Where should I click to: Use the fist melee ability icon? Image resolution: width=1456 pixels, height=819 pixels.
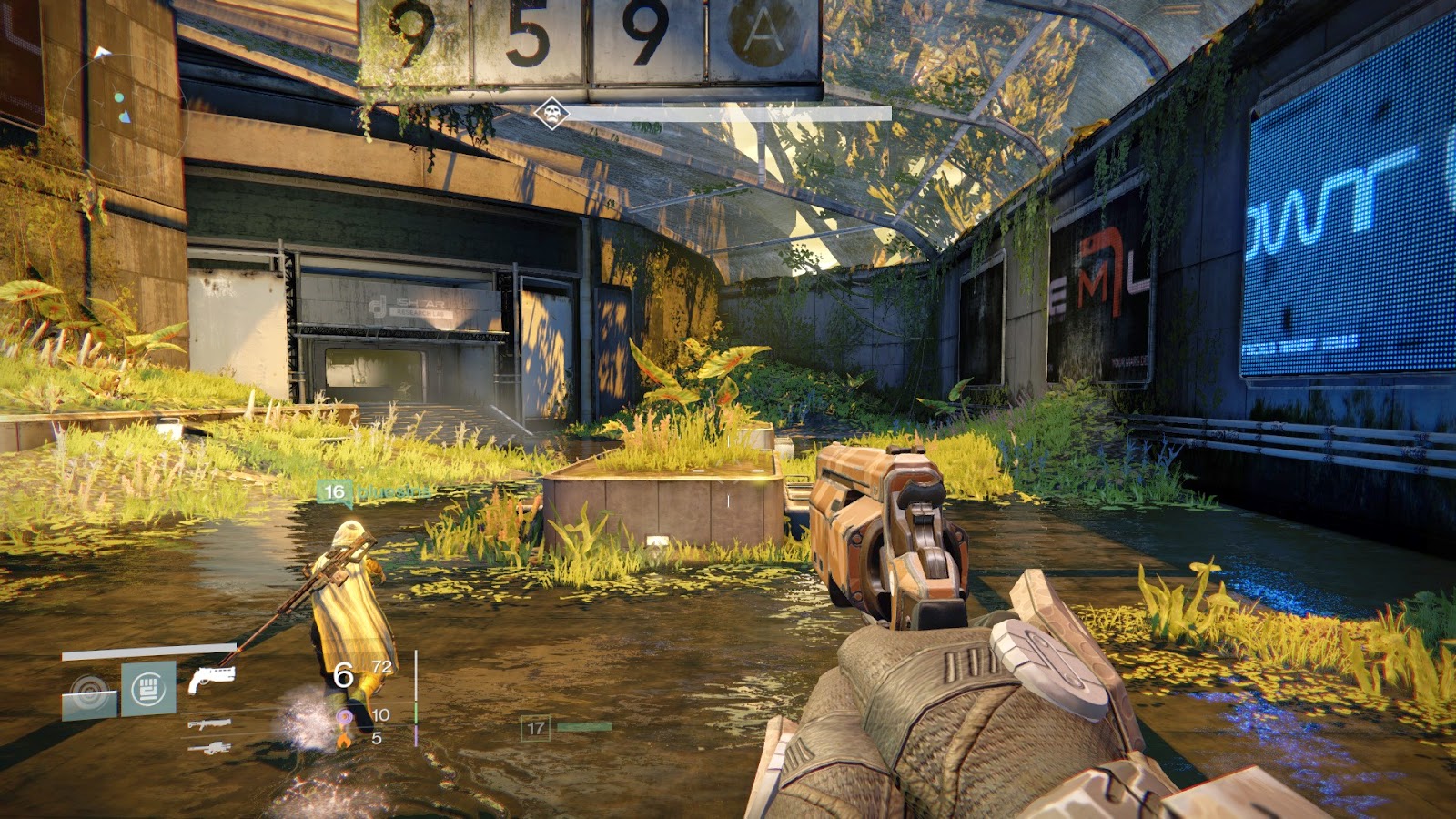(x=148, y=689)
